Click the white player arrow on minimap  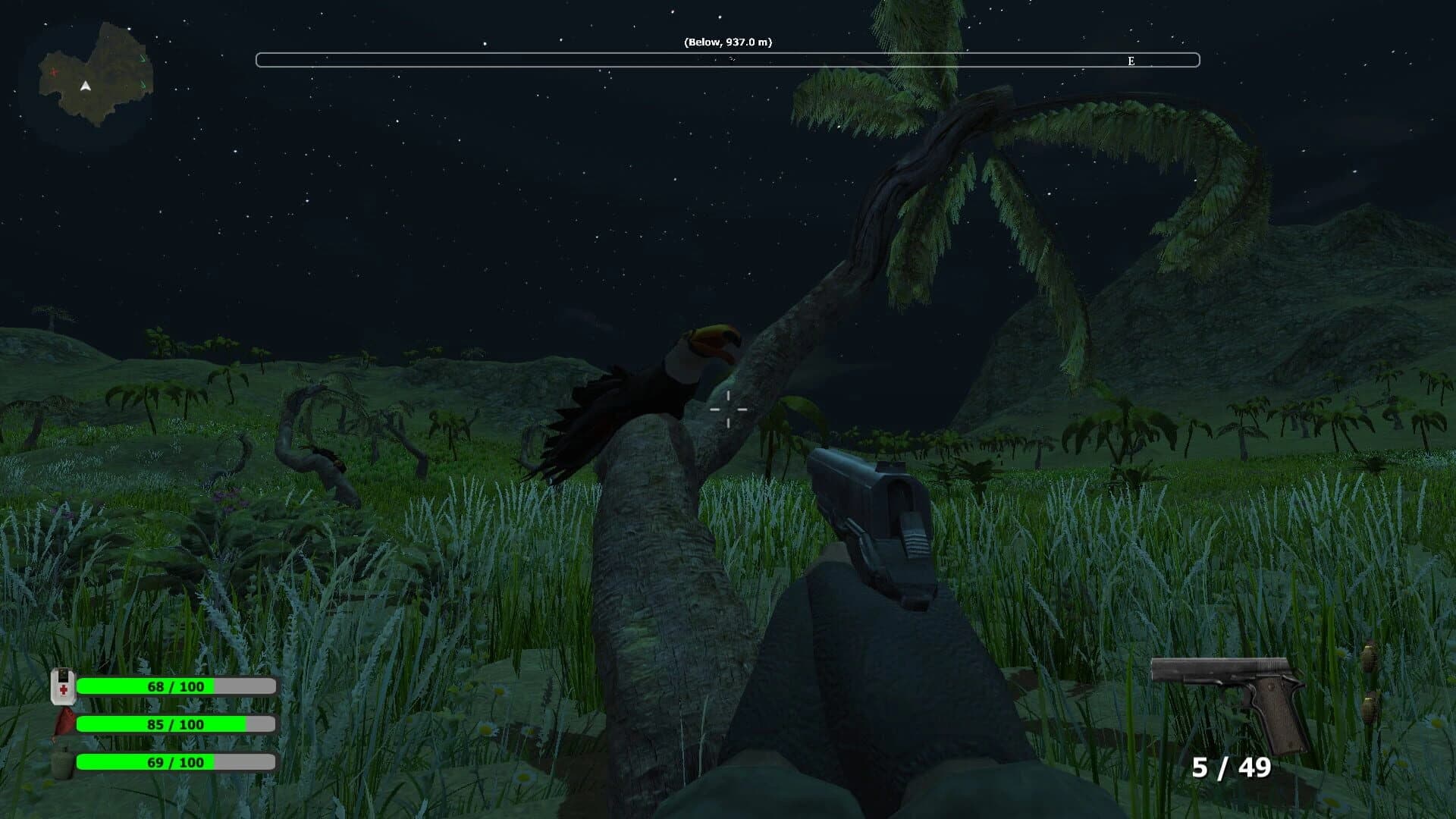(x=85, y=86)
